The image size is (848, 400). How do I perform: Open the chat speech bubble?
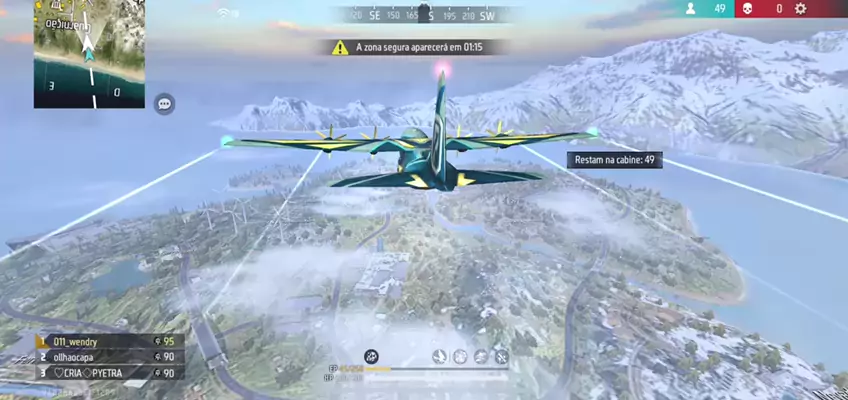point(165,103)
